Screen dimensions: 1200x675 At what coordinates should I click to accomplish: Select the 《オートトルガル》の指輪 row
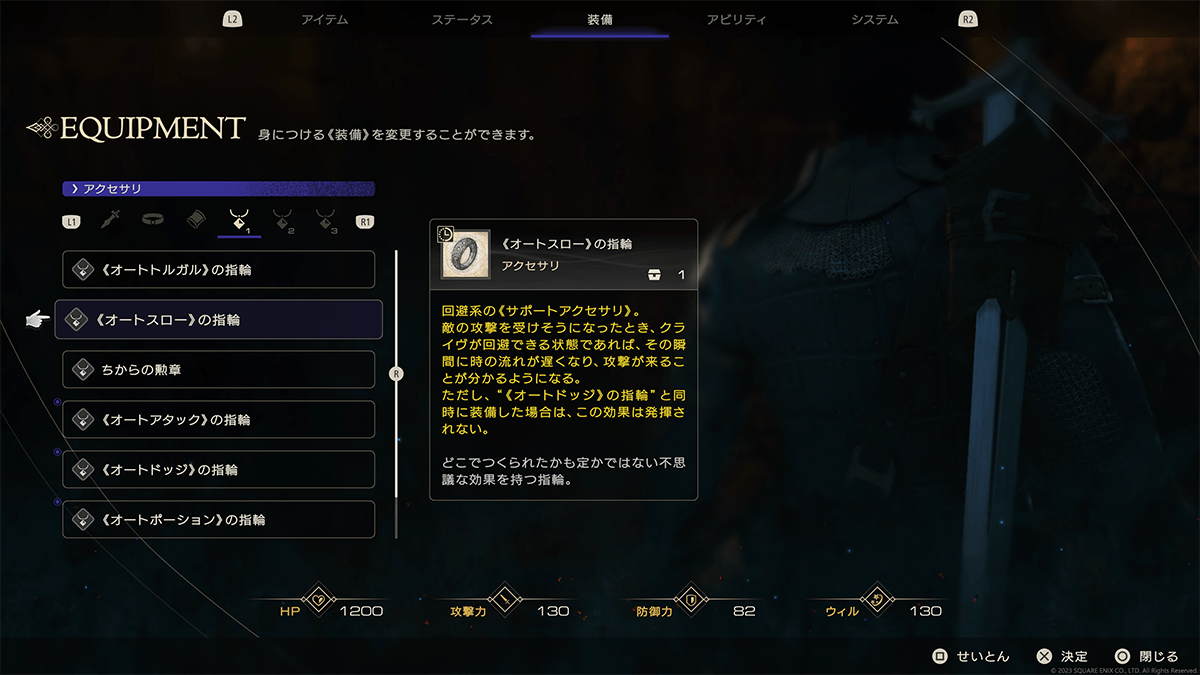(x=218, y=270)
